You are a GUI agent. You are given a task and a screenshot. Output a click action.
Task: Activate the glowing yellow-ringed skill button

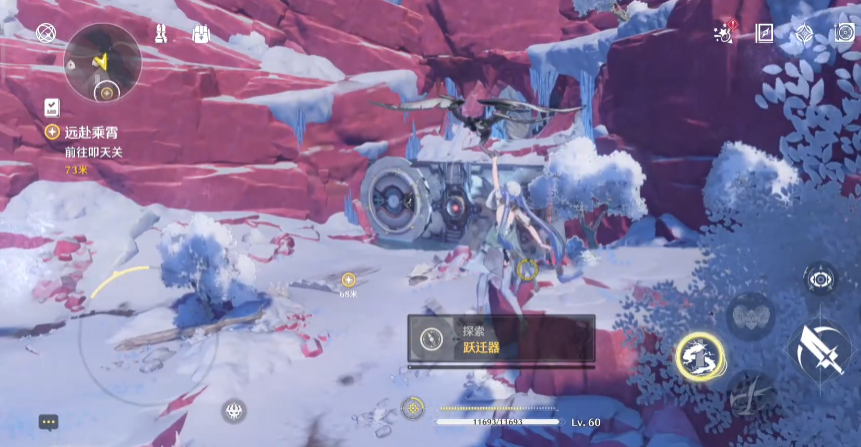(x=700, y=355)
